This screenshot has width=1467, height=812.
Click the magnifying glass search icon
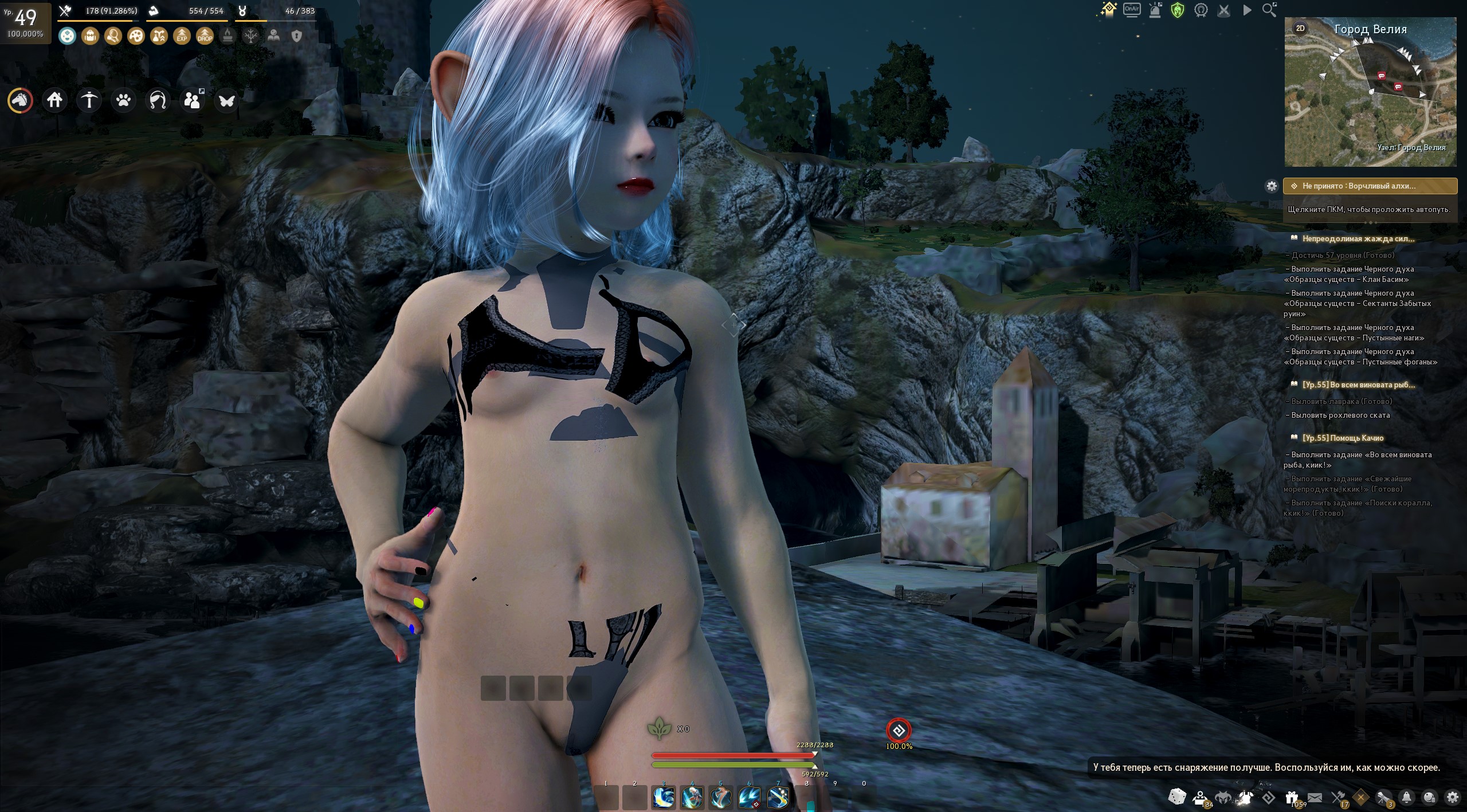tap(1269, 10)
